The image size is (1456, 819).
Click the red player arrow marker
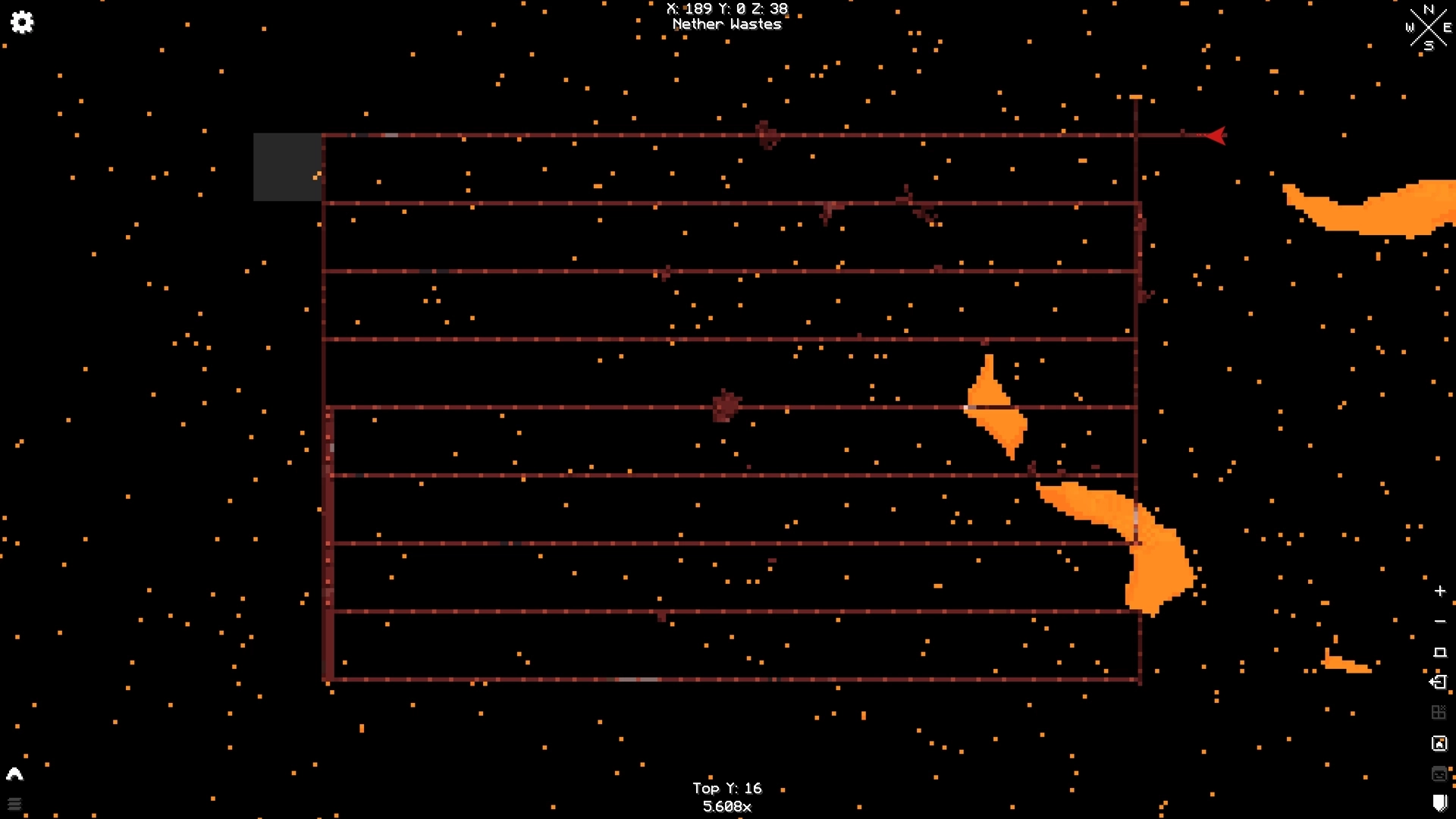(x=1217, y=135)
